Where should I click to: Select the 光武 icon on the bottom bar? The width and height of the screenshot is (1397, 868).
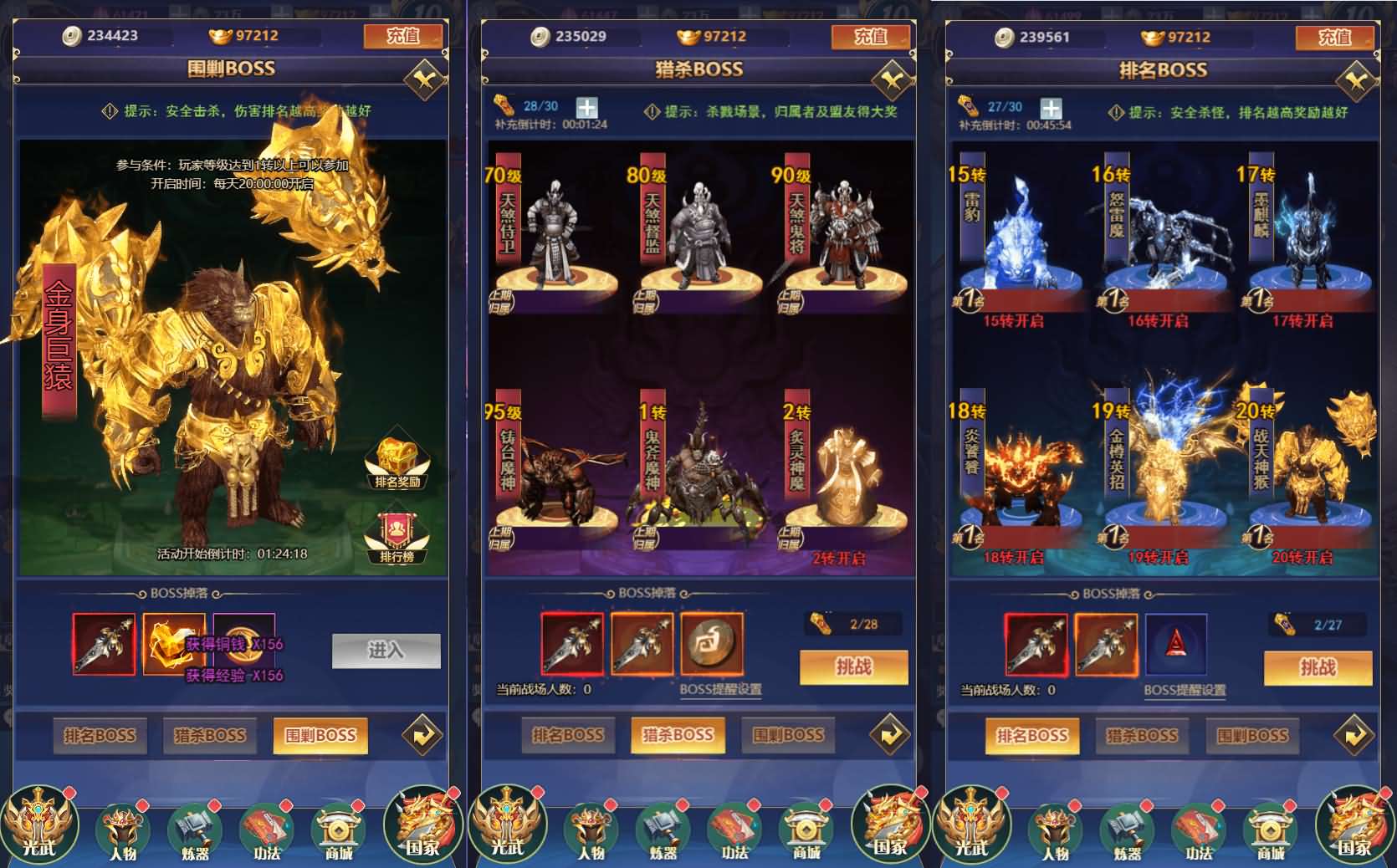[x=40, y=824]
